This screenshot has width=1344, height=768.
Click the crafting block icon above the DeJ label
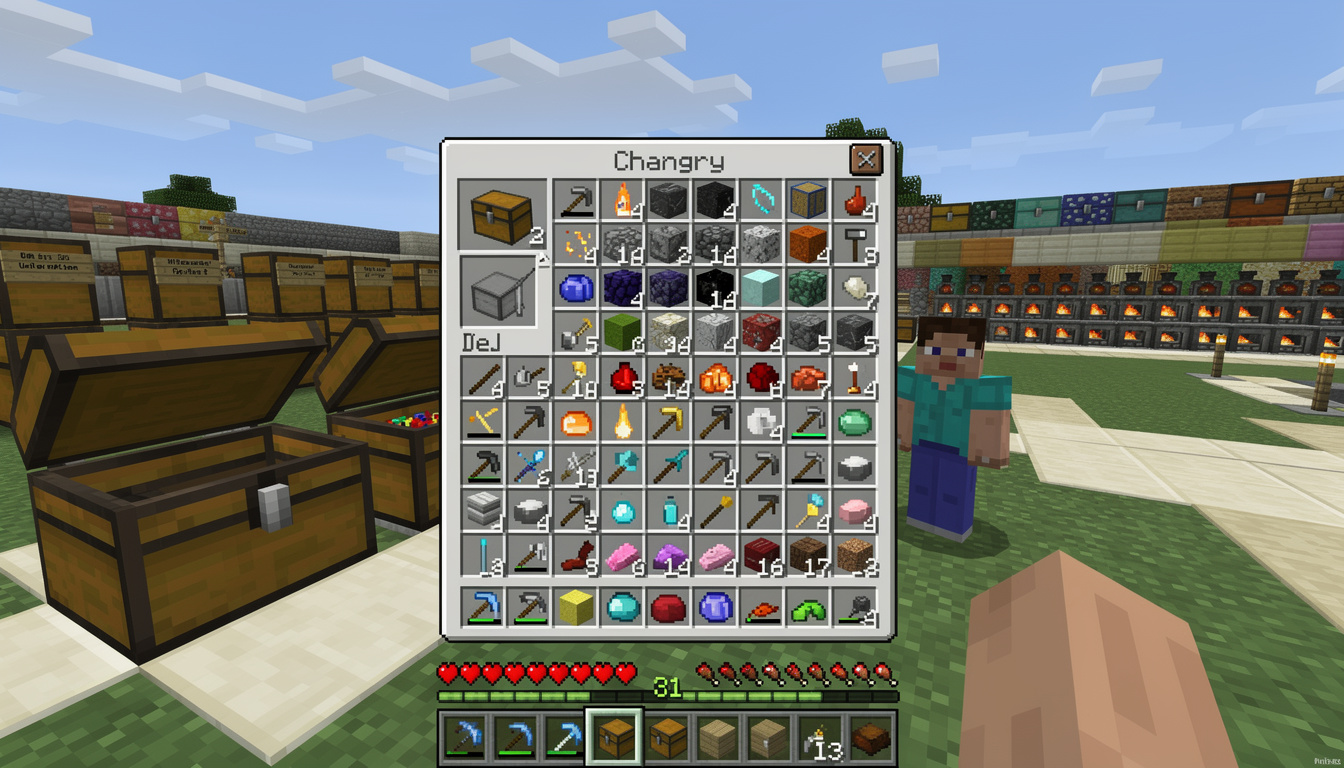pos(499,294)
